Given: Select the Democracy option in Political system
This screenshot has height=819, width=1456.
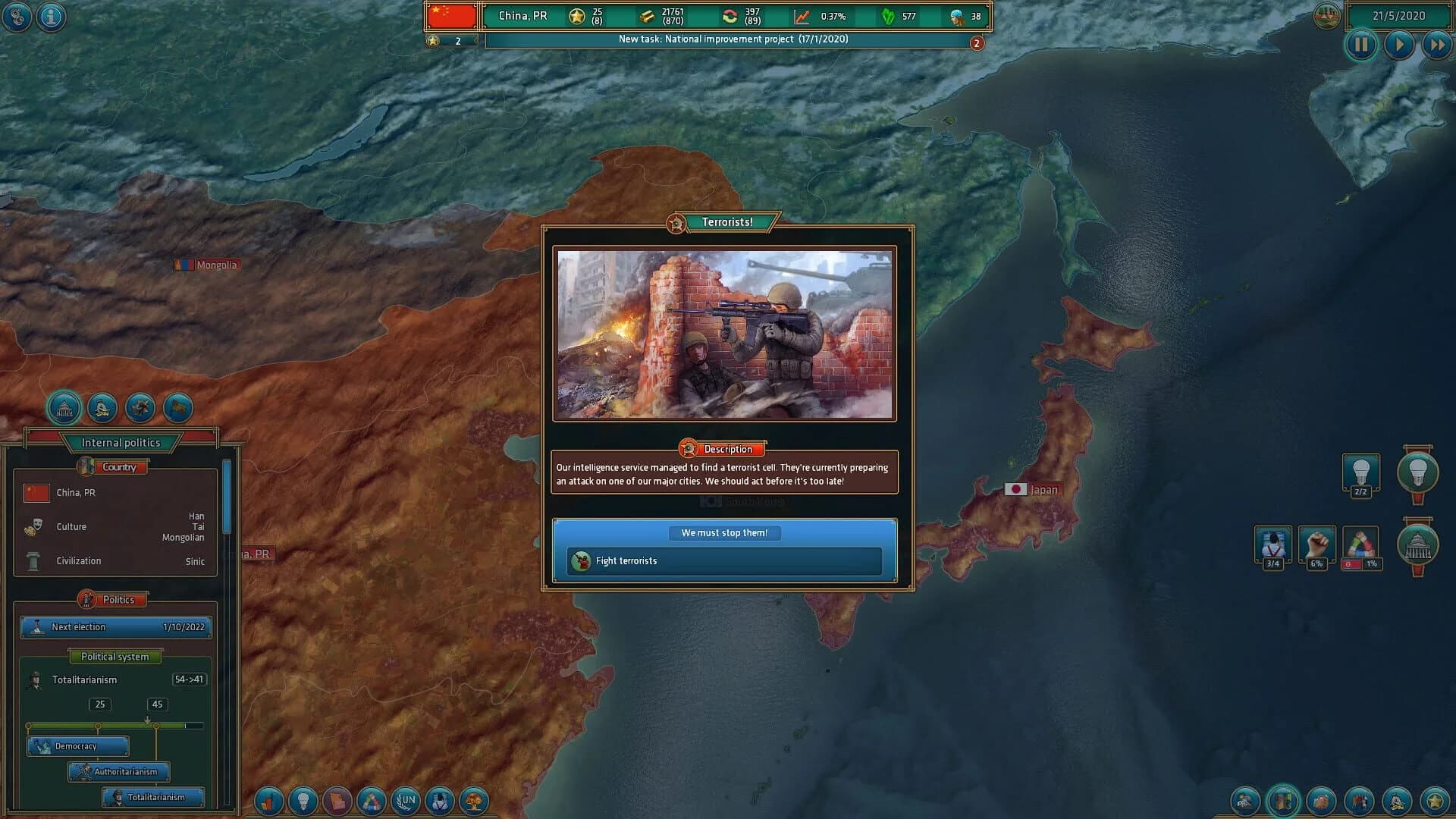Looking at the screenshot, I should [x=79, y=746].
